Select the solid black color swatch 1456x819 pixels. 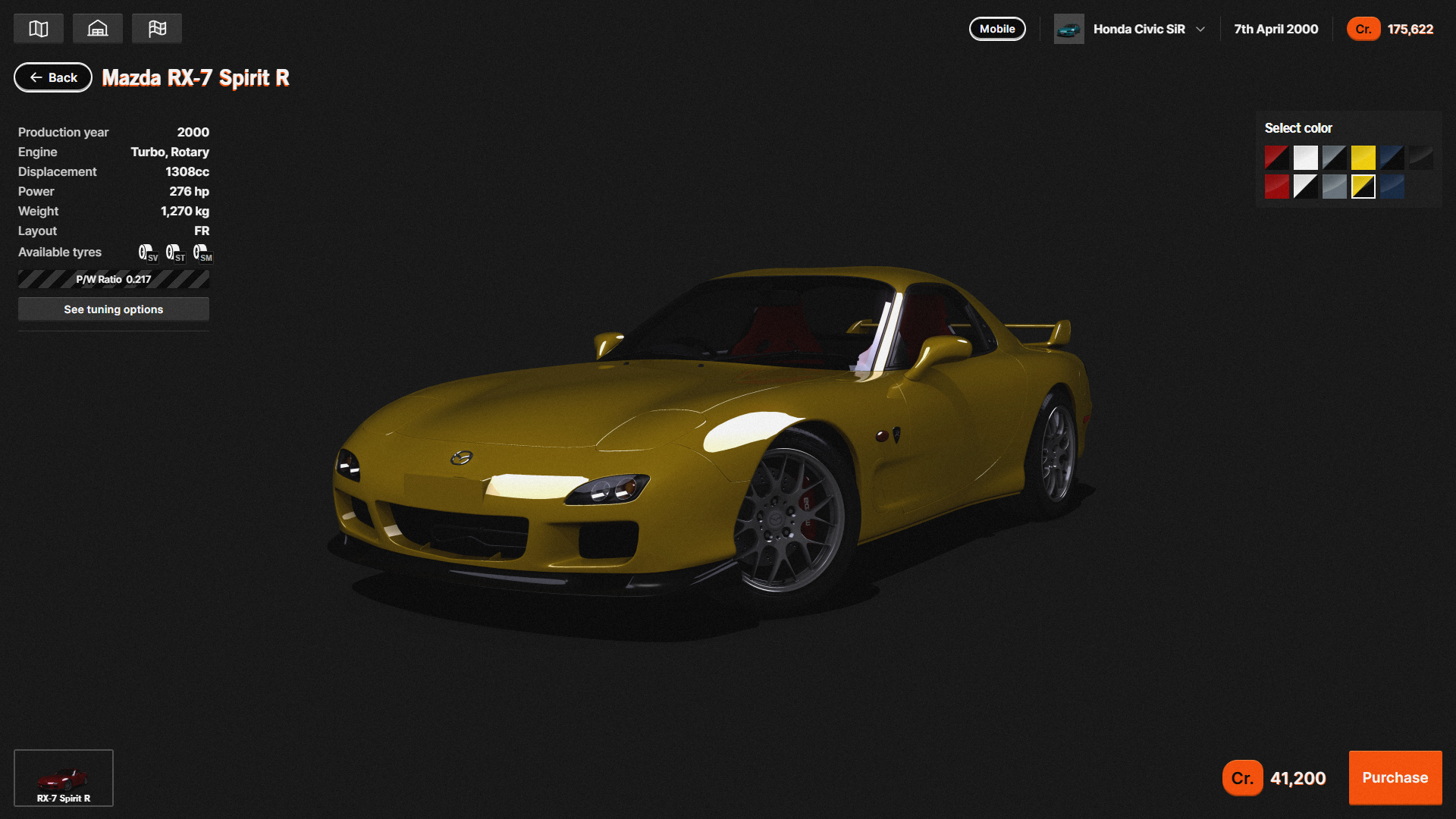[1421, 158]
